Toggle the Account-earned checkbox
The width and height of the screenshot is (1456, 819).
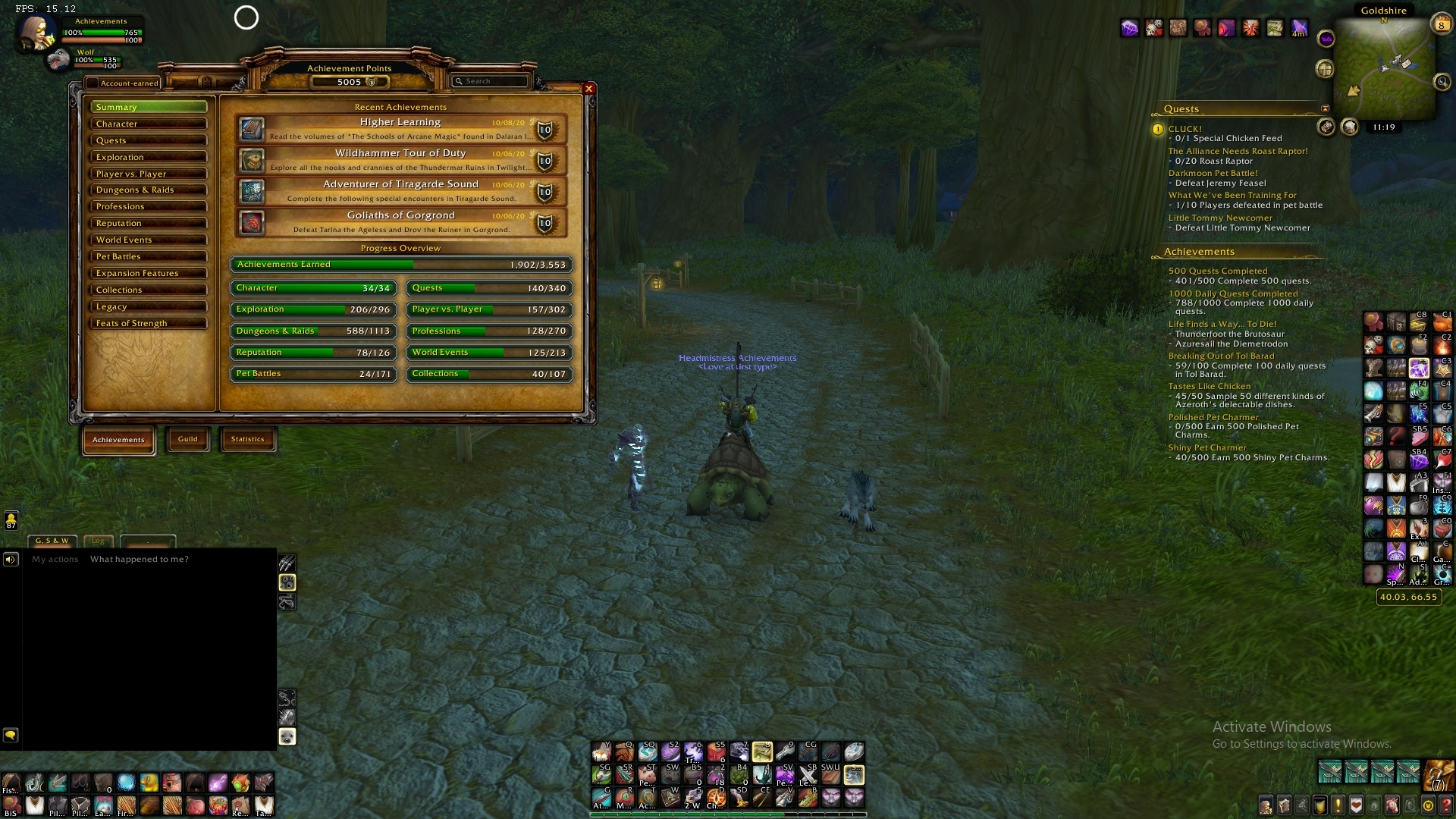[93, 83]
